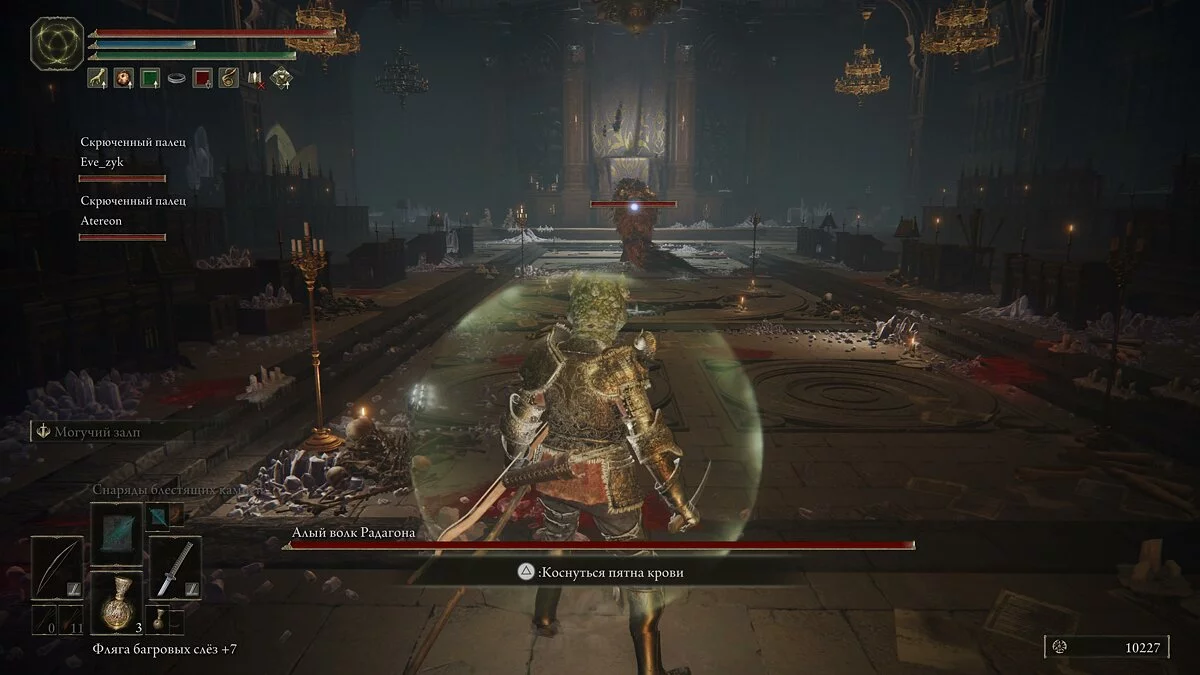Select the Crimson Tears flask slot
Image resolution: width=1200 pixels, height=675 pixels.
pos(118,603)
